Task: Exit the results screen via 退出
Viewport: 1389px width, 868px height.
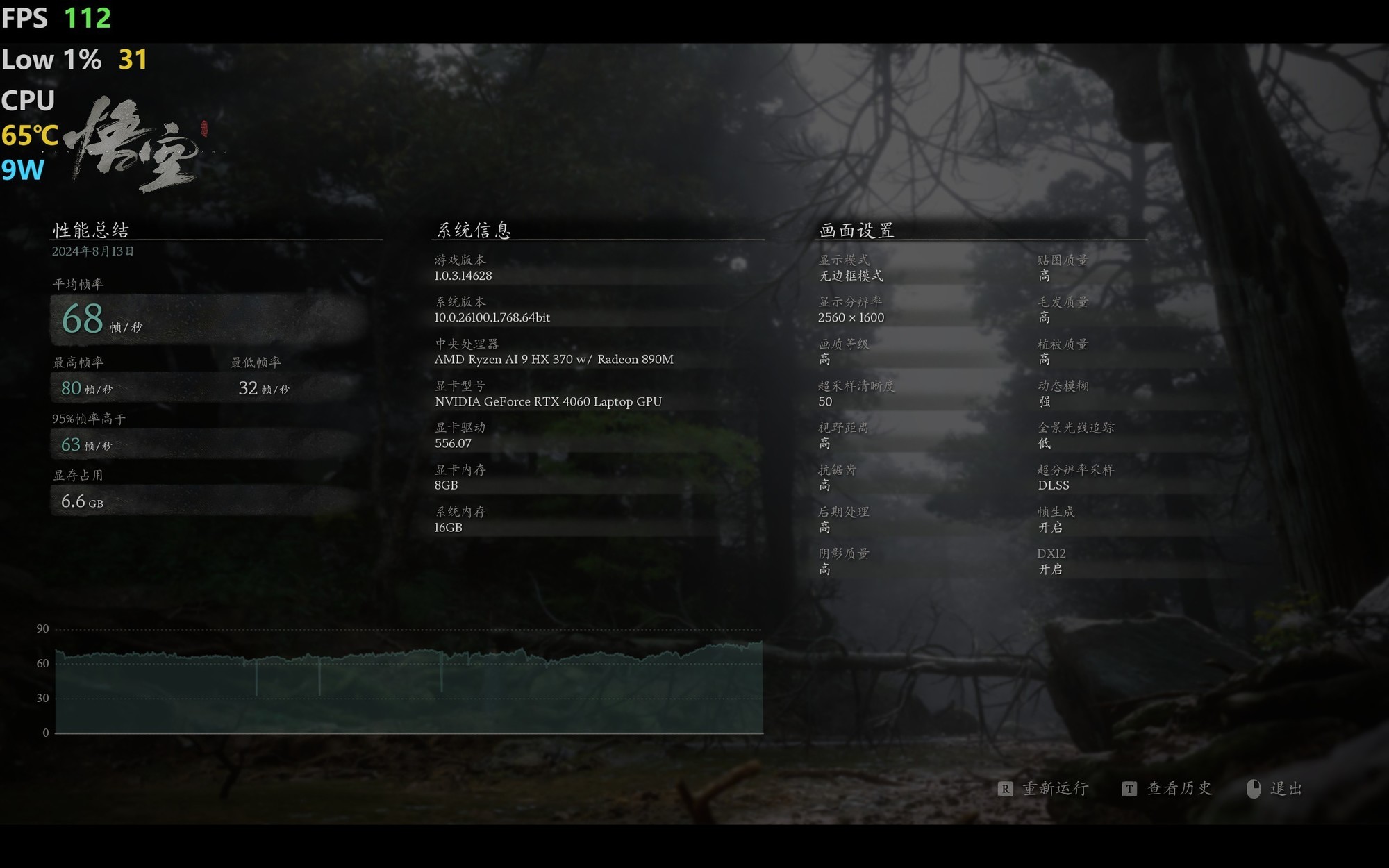Action: [1285, 789]
